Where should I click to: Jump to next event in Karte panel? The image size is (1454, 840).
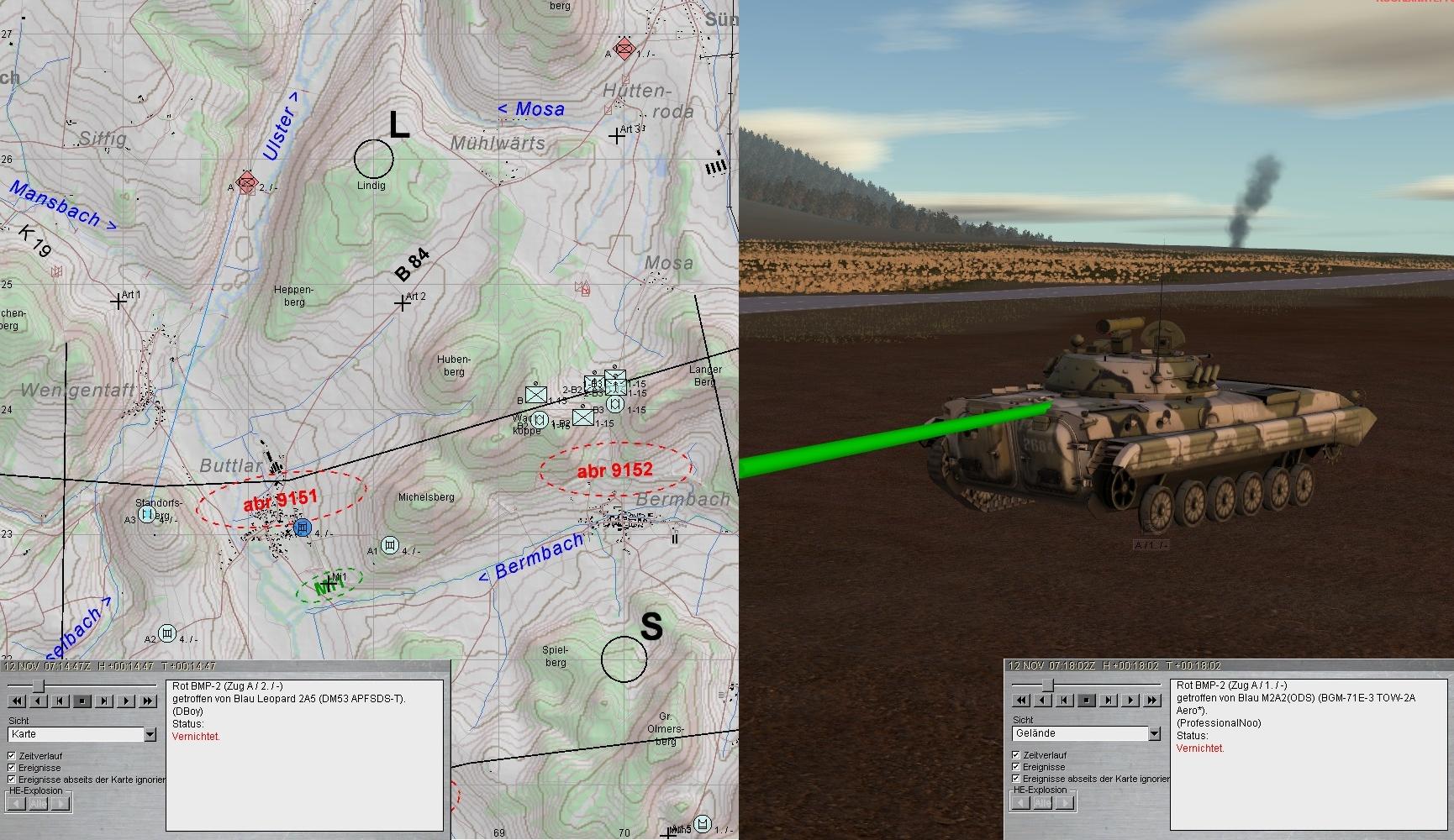[x=104, y=701]
